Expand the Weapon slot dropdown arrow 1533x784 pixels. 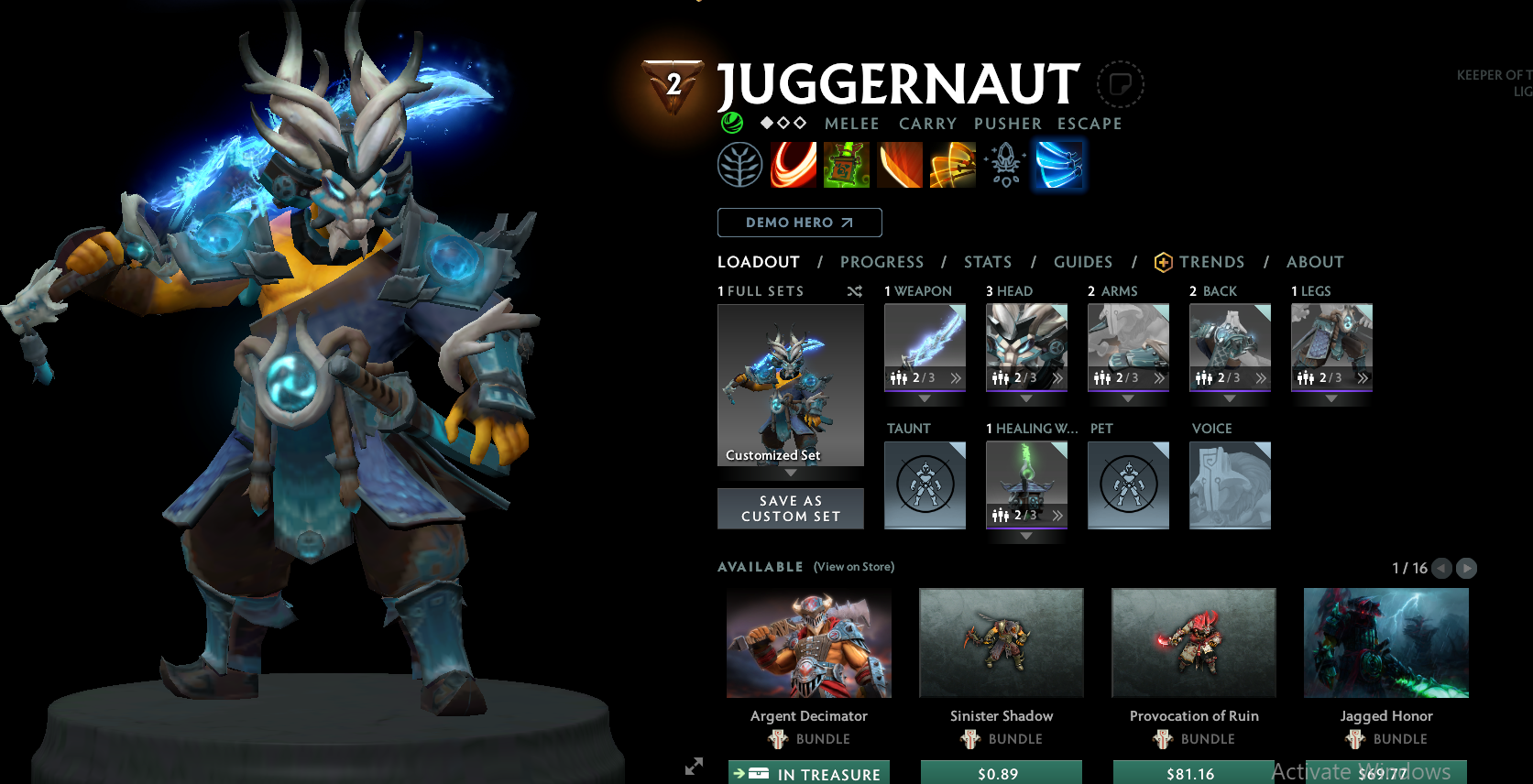point(925,398)
